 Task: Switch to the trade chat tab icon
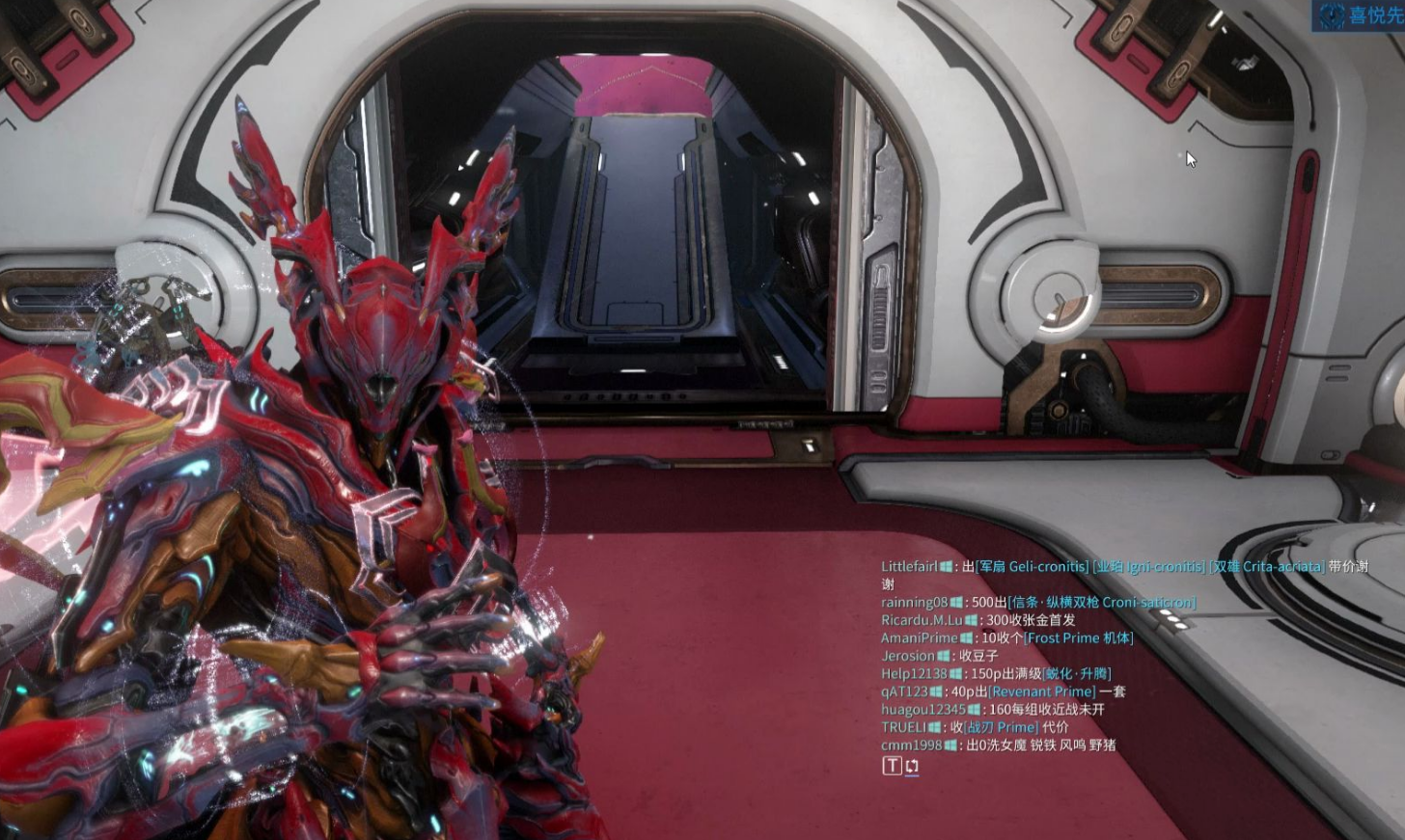912,766
